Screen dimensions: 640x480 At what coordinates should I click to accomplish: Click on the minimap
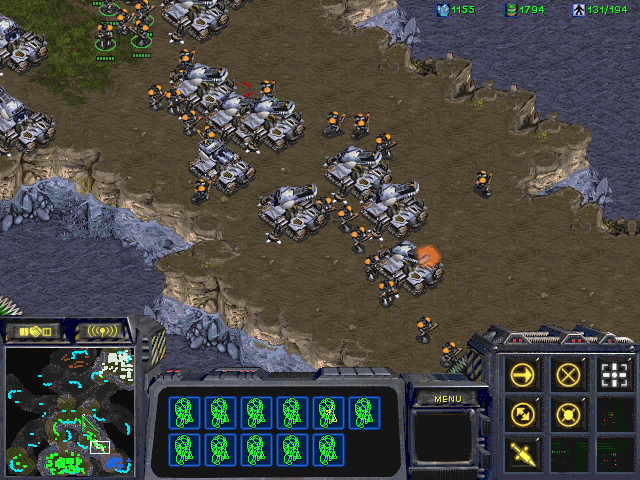tap(70, 410)
